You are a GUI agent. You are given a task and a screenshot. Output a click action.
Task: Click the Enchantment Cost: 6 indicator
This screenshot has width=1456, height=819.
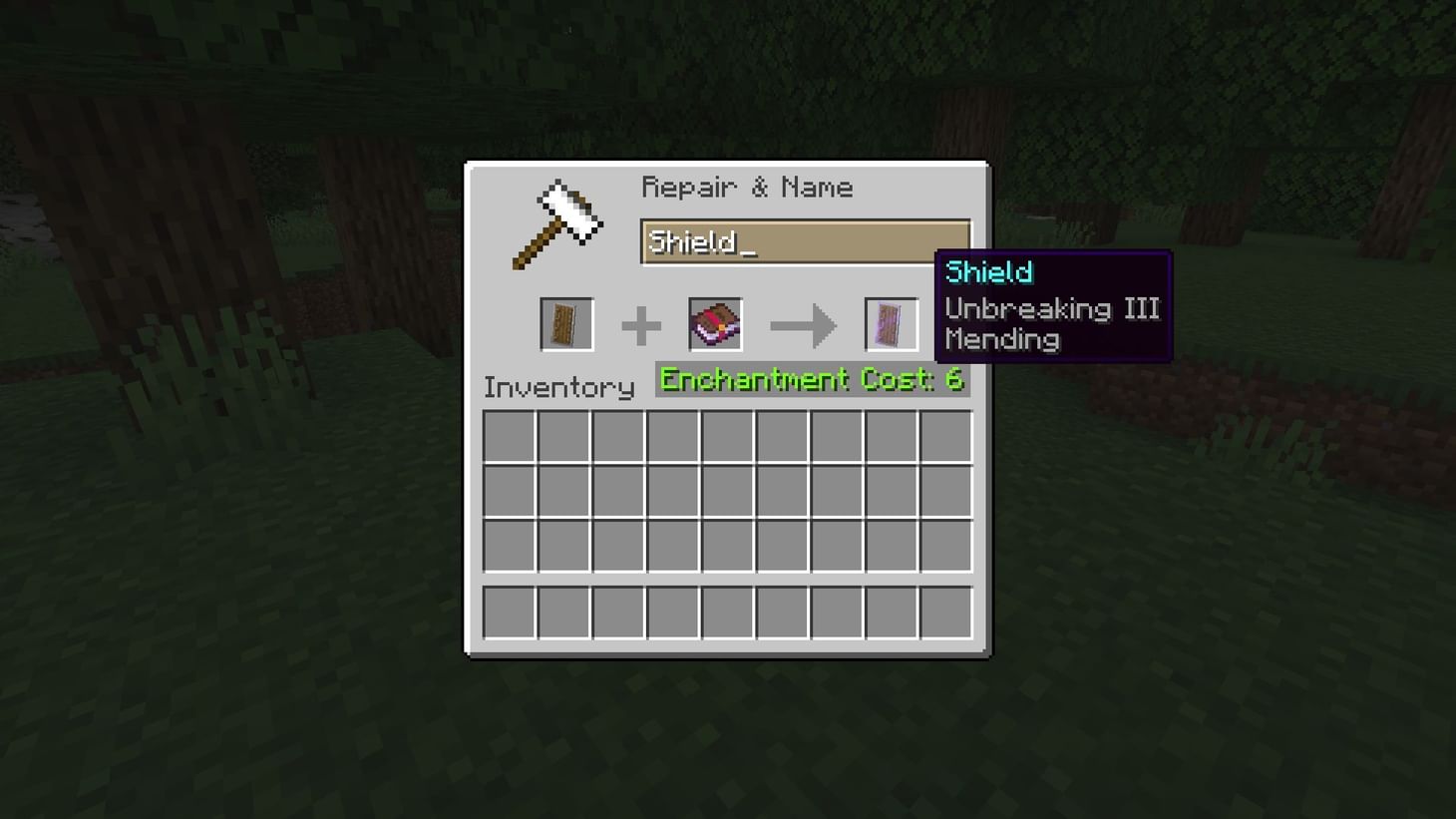tap(811, 379)
